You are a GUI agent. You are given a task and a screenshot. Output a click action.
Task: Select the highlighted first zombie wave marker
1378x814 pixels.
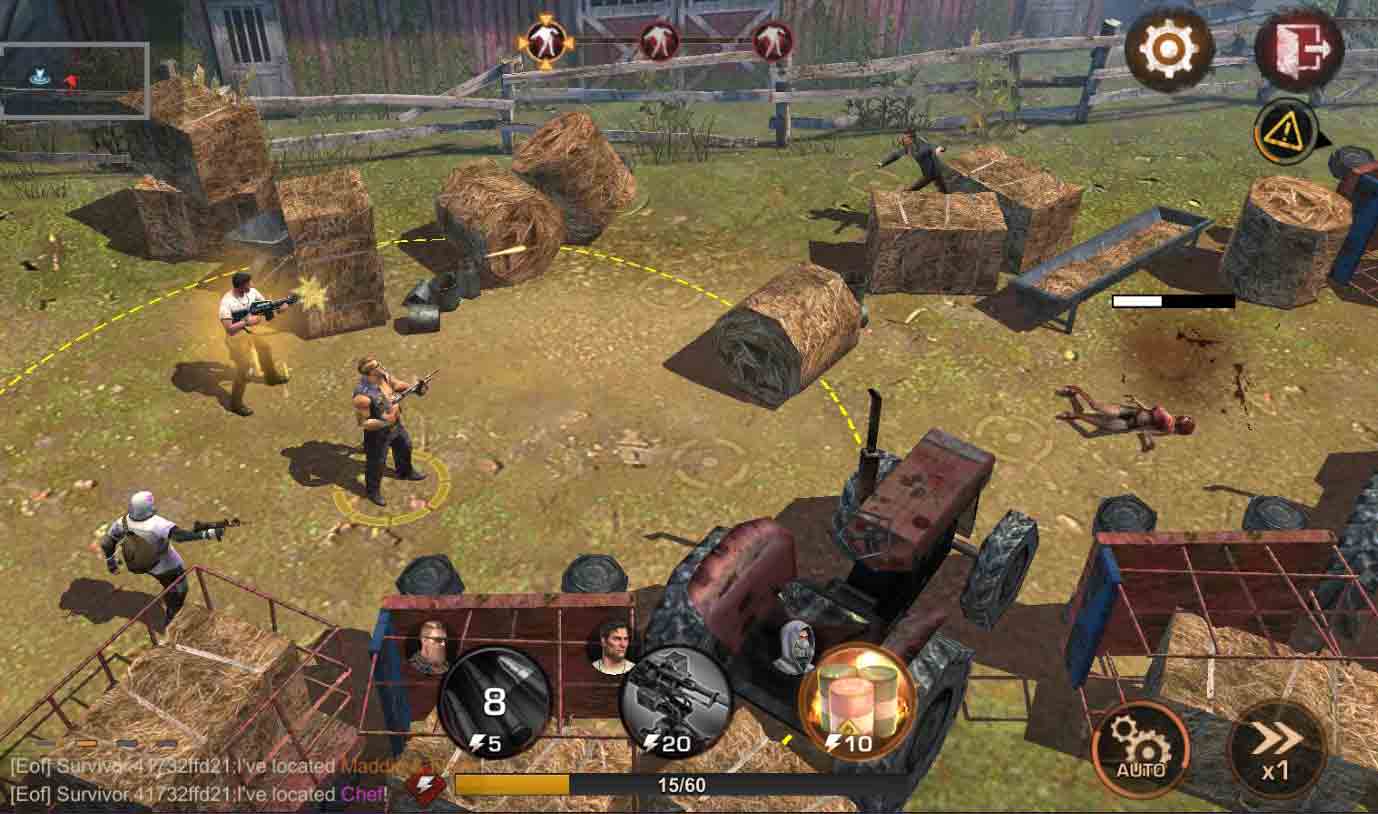click(545, 42)
